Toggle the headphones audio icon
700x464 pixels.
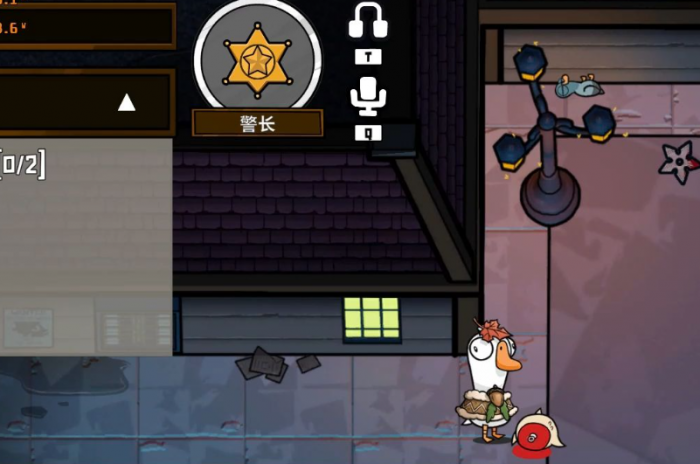click(368, 21)
